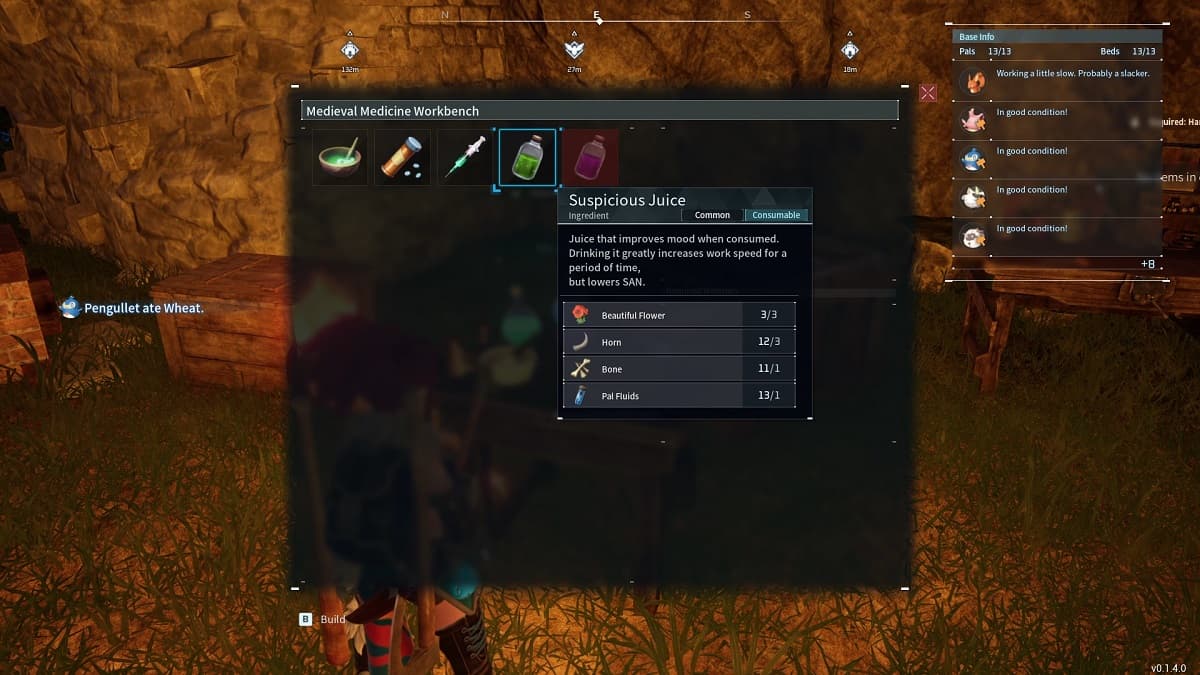Screen dimensions: 1200x675
Task: Select the Bone ingredient row
Action: tap(680, 369)
